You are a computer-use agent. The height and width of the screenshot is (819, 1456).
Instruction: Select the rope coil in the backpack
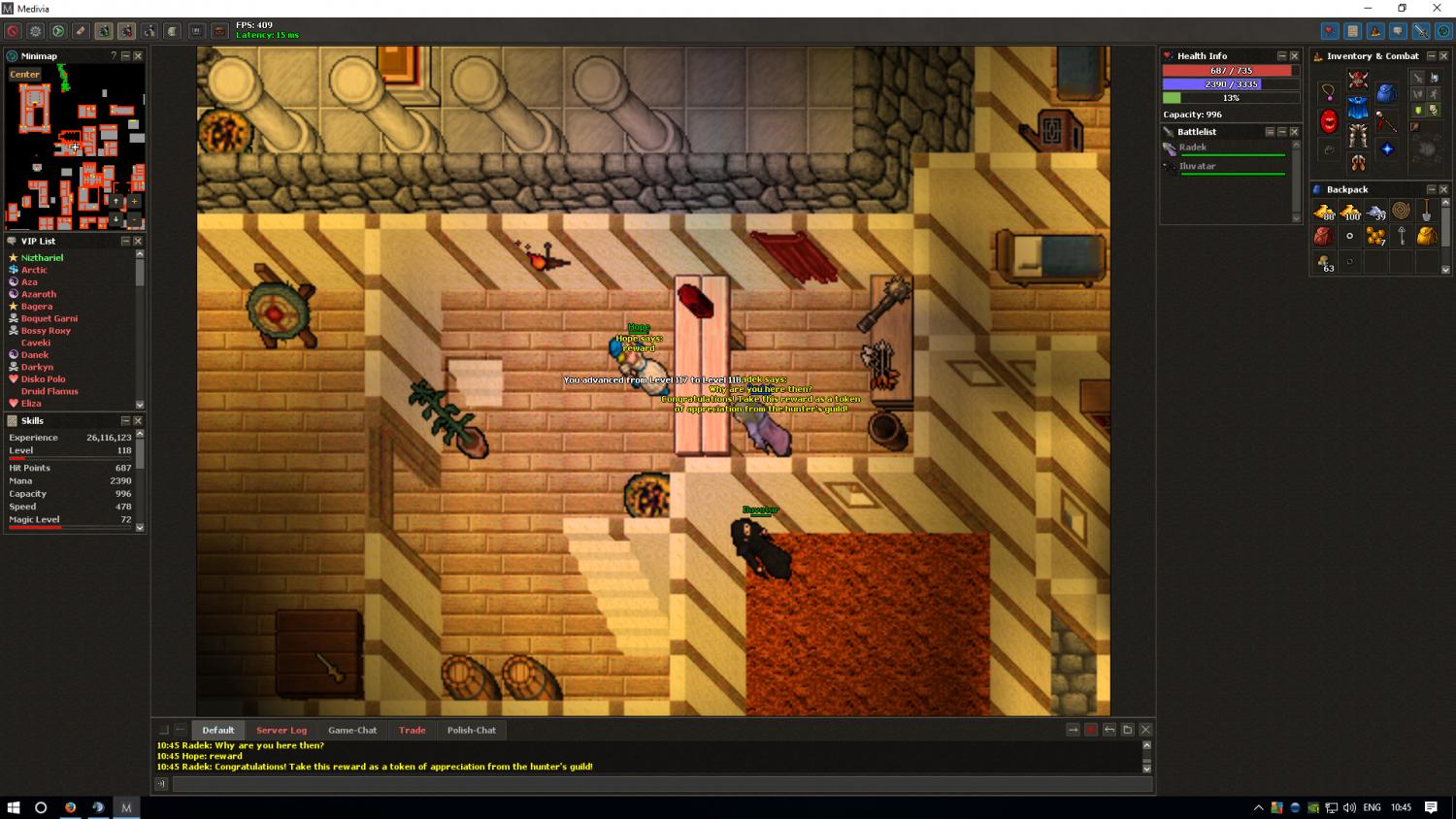(x=1401, y=211)
